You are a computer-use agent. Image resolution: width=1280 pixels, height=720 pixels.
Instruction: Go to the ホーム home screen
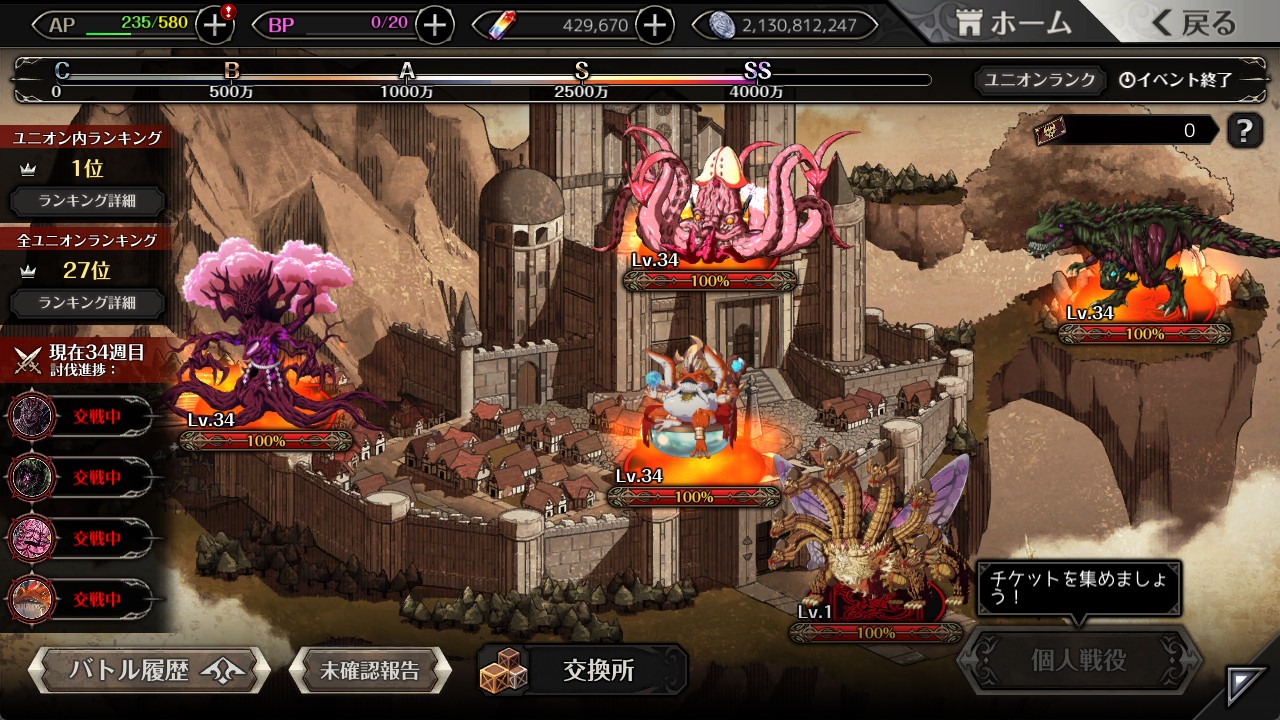pos(1014,24)
